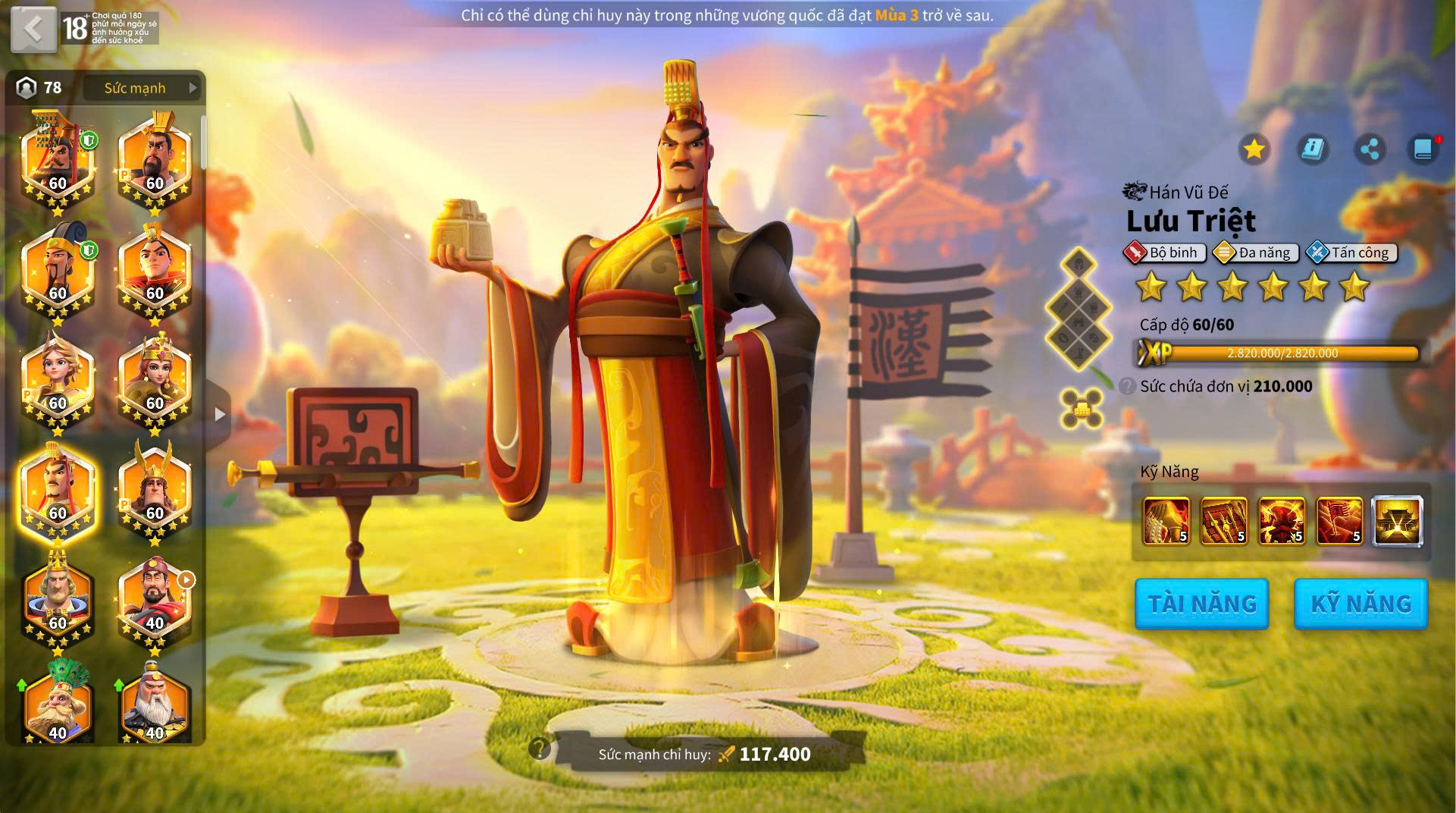
Task: Open the TÀI NĂNG talents screen
Action: [x=1201, y=604]
